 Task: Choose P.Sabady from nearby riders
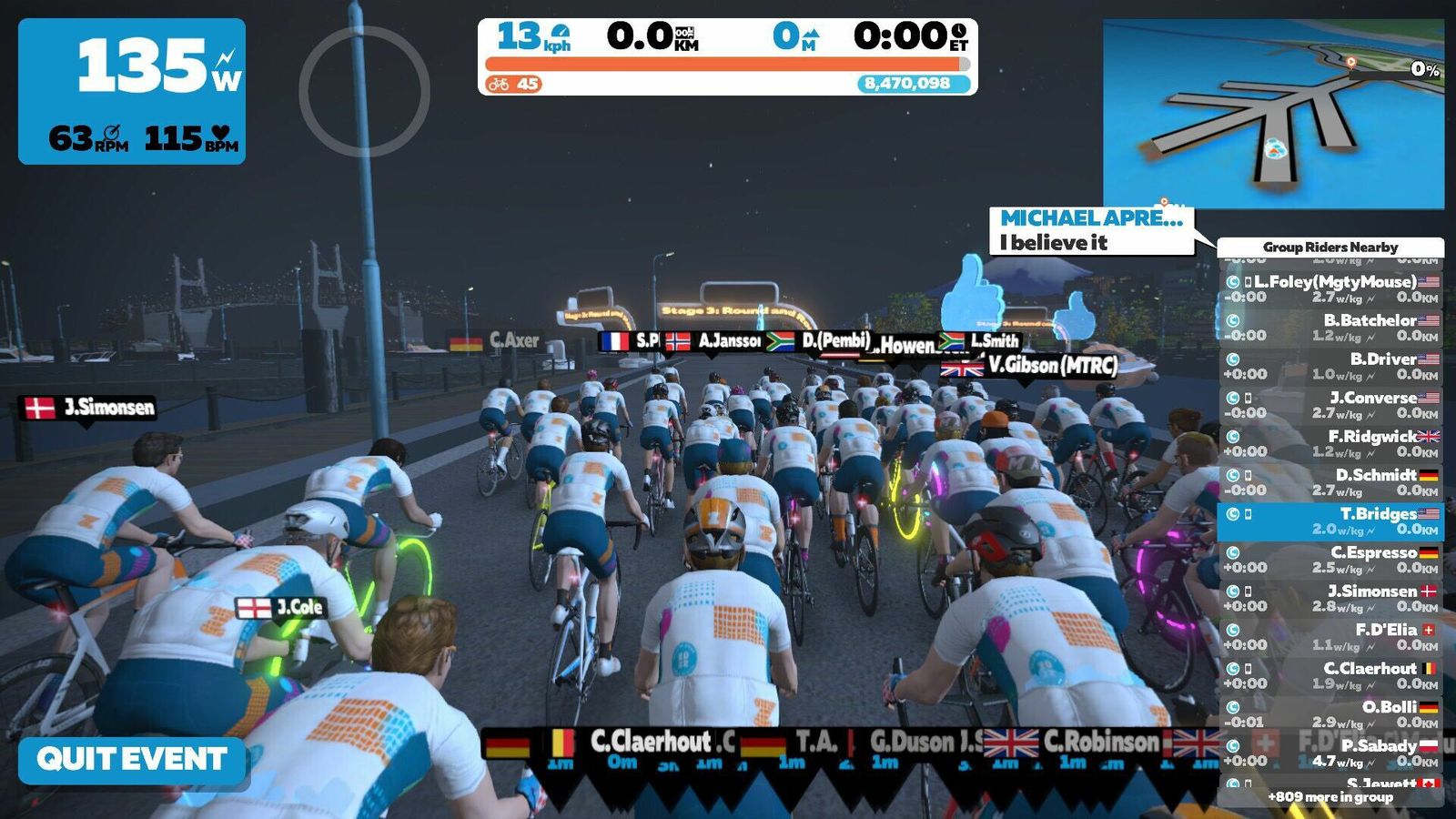coord(1330,753)
